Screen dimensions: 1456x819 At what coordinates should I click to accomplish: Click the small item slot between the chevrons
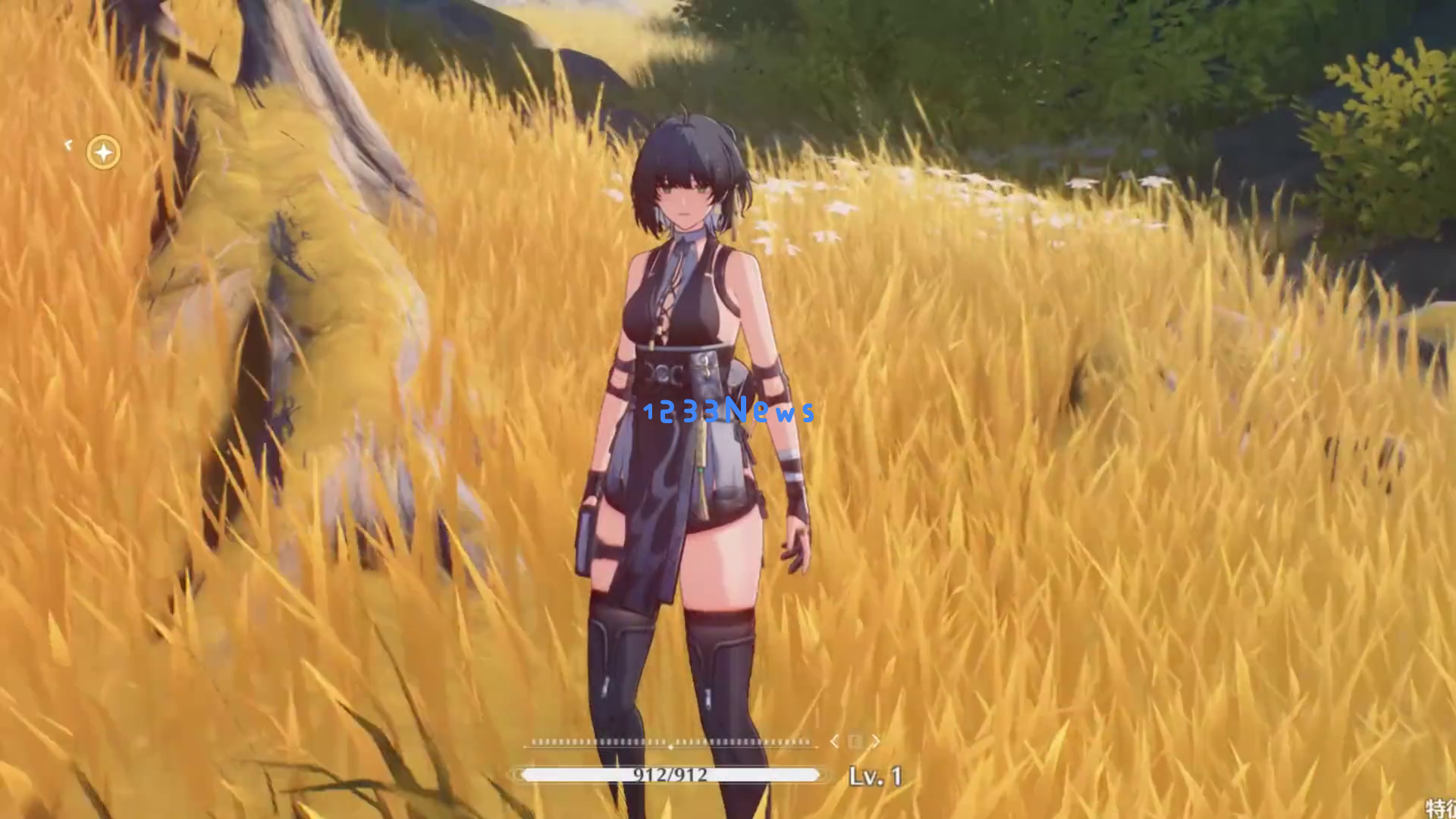855,741
